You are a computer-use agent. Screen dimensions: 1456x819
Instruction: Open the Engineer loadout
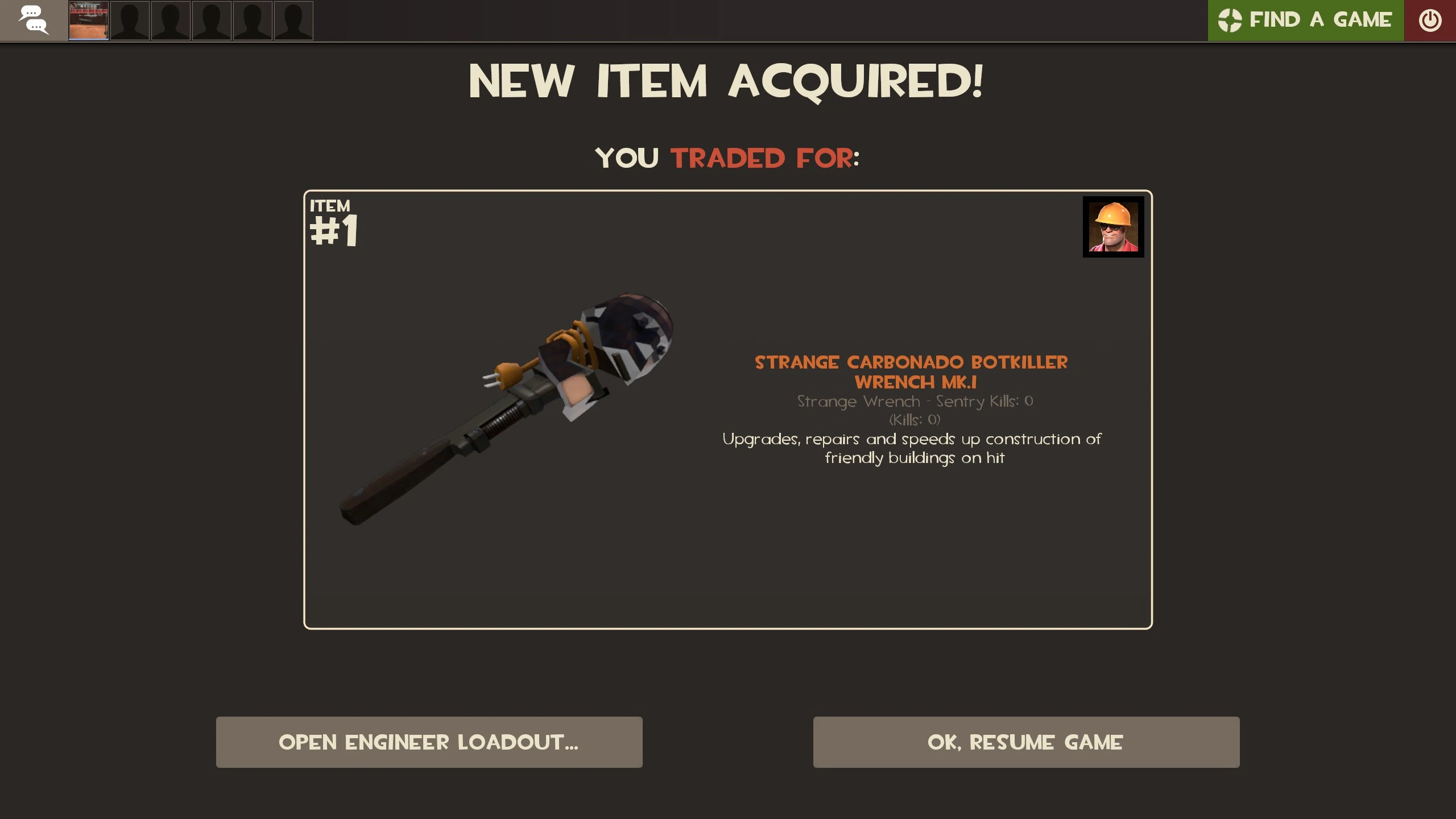pos(428,742)
